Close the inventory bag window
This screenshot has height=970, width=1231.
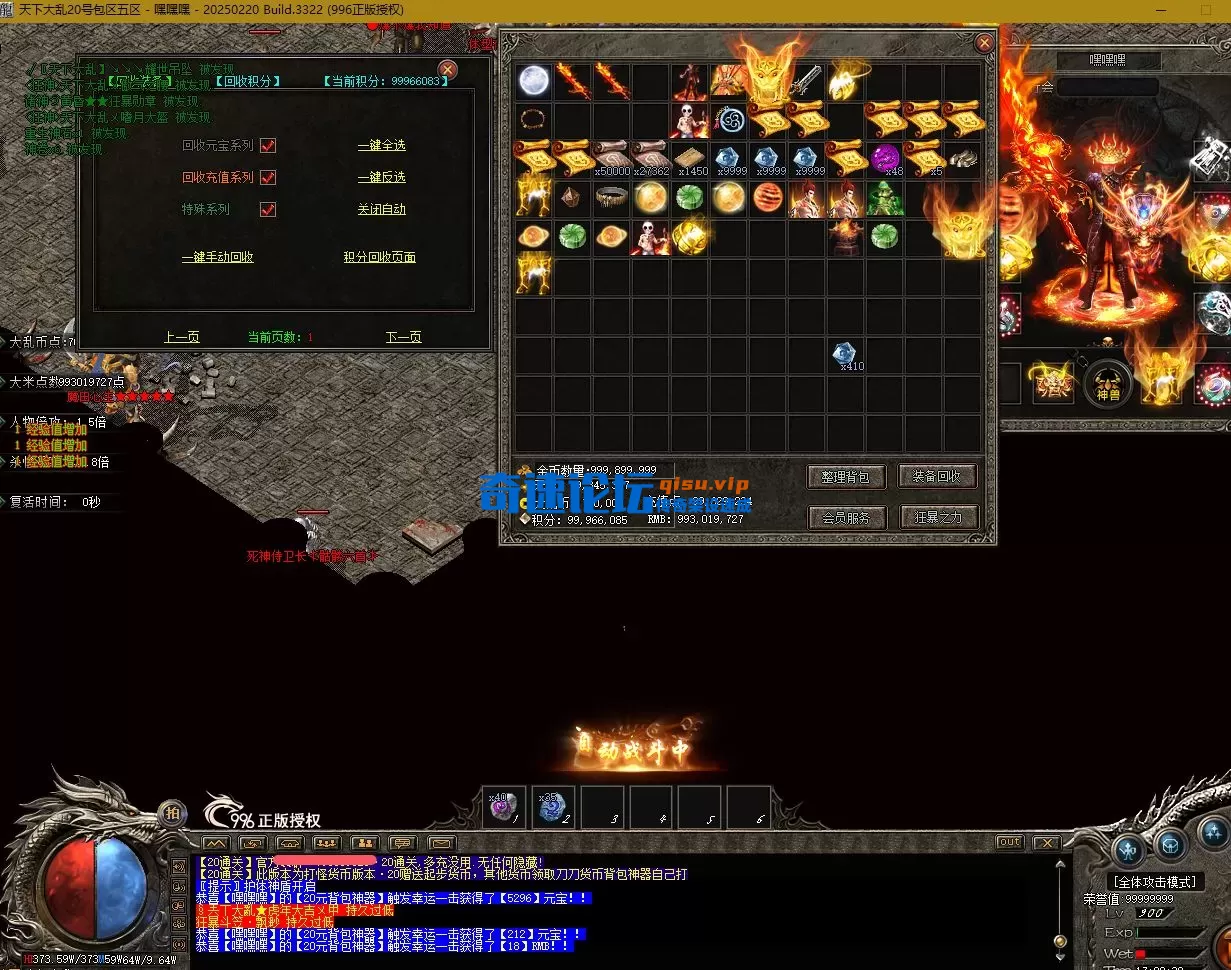pyautogui.click(x=984, y=43)
